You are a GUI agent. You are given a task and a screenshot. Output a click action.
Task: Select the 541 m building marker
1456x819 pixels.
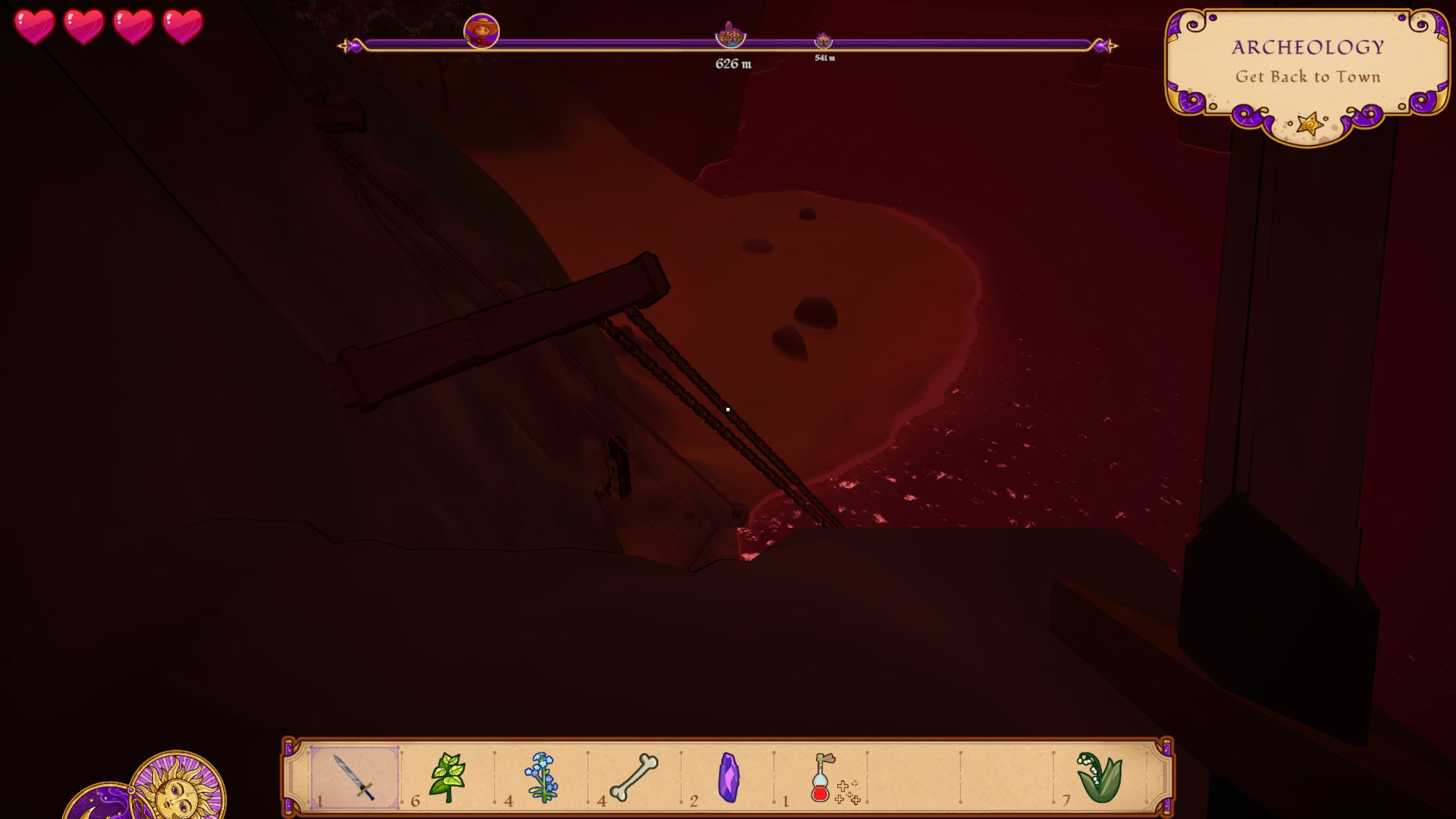click(x=824, y=41)
